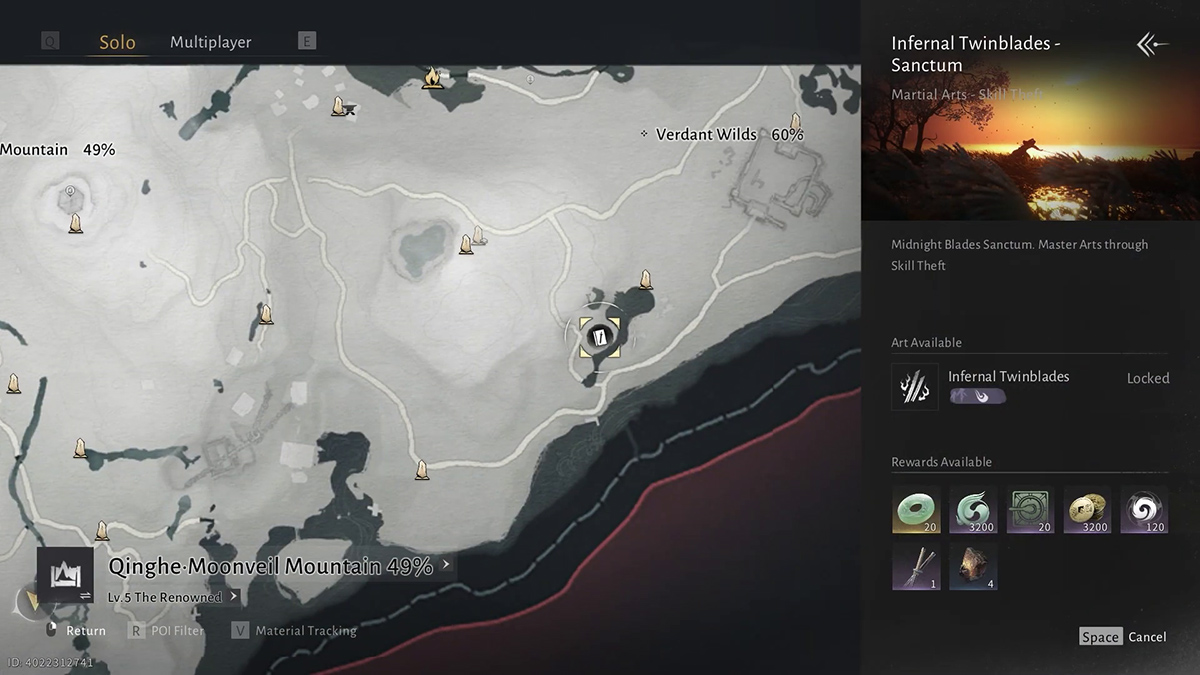Image resolution: width=1200 pixels, height=675 pixels.
Task: Select the Infernal Twinblades art icon
Action: coord(914,386)
